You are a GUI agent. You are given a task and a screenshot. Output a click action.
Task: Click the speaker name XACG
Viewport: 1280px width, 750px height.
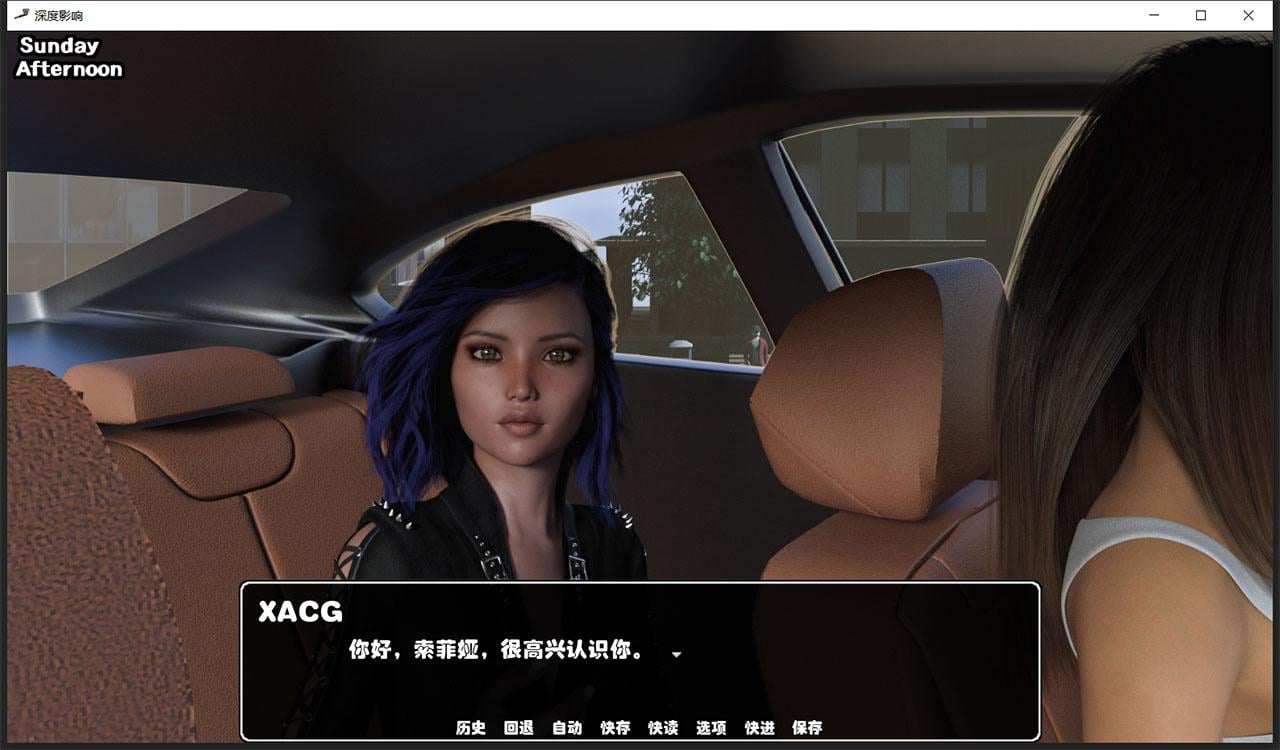pyautogui.click(x=301, y=612)
